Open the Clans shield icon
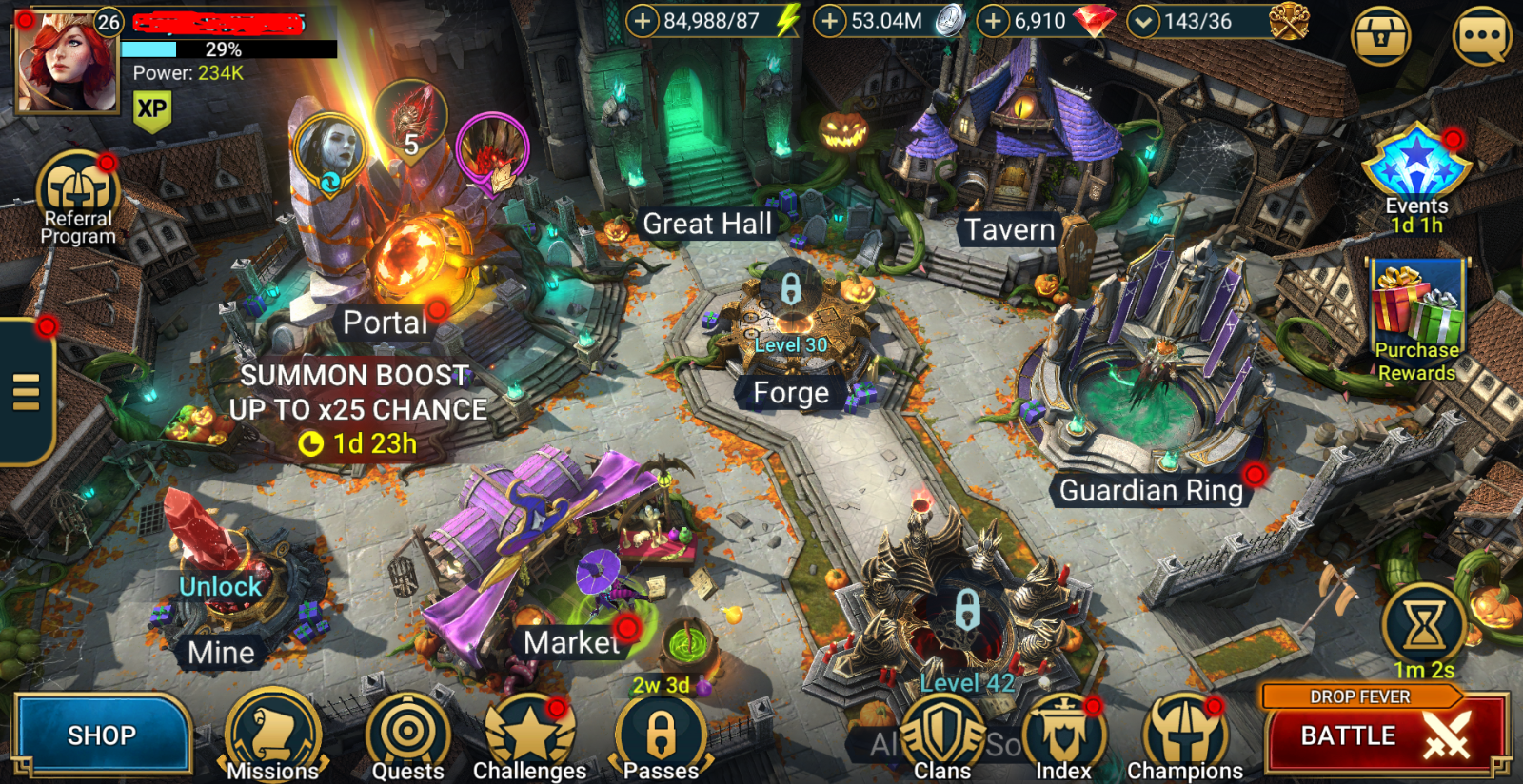Viewport: 1523px width, 784px height. 941,731
